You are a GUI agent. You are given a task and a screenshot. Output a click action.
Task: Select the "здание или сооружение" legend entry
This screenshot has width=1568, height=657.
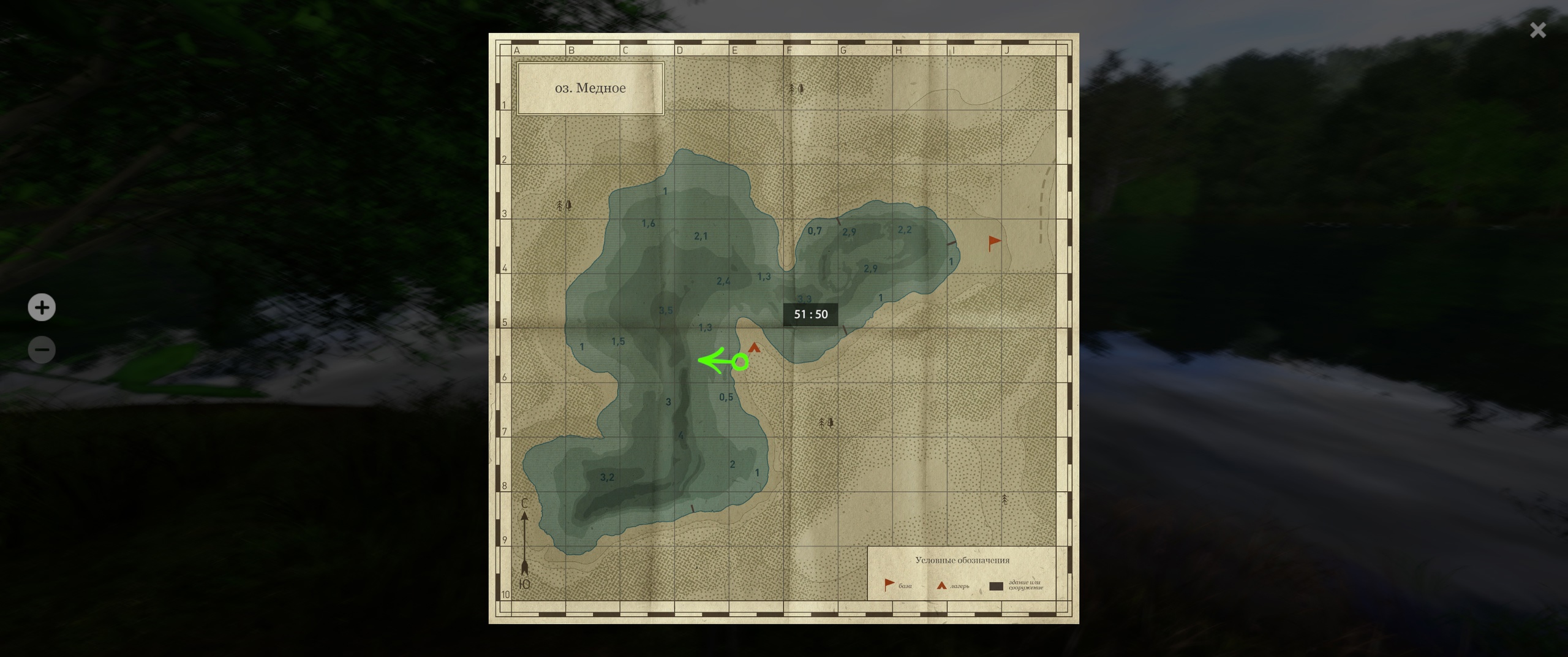pos(1016,585)
